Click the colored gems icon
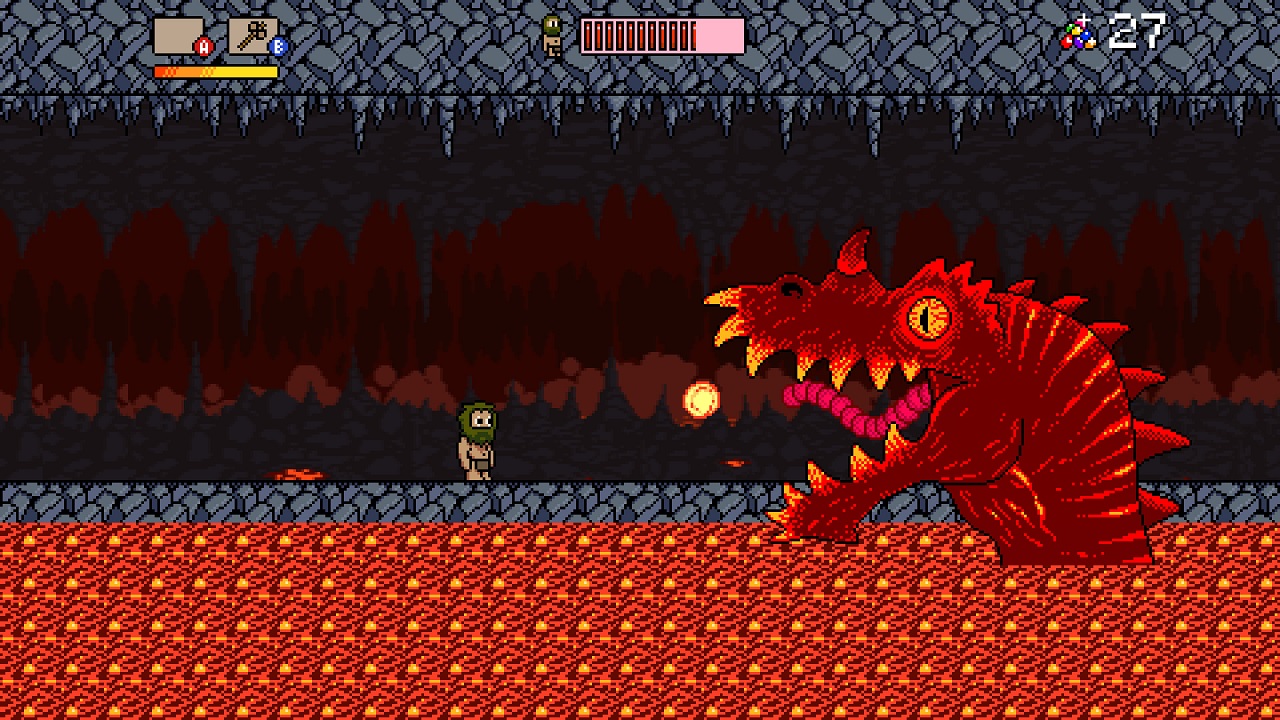This screenshot has width=1280, height=720. tap(1078, 34)
